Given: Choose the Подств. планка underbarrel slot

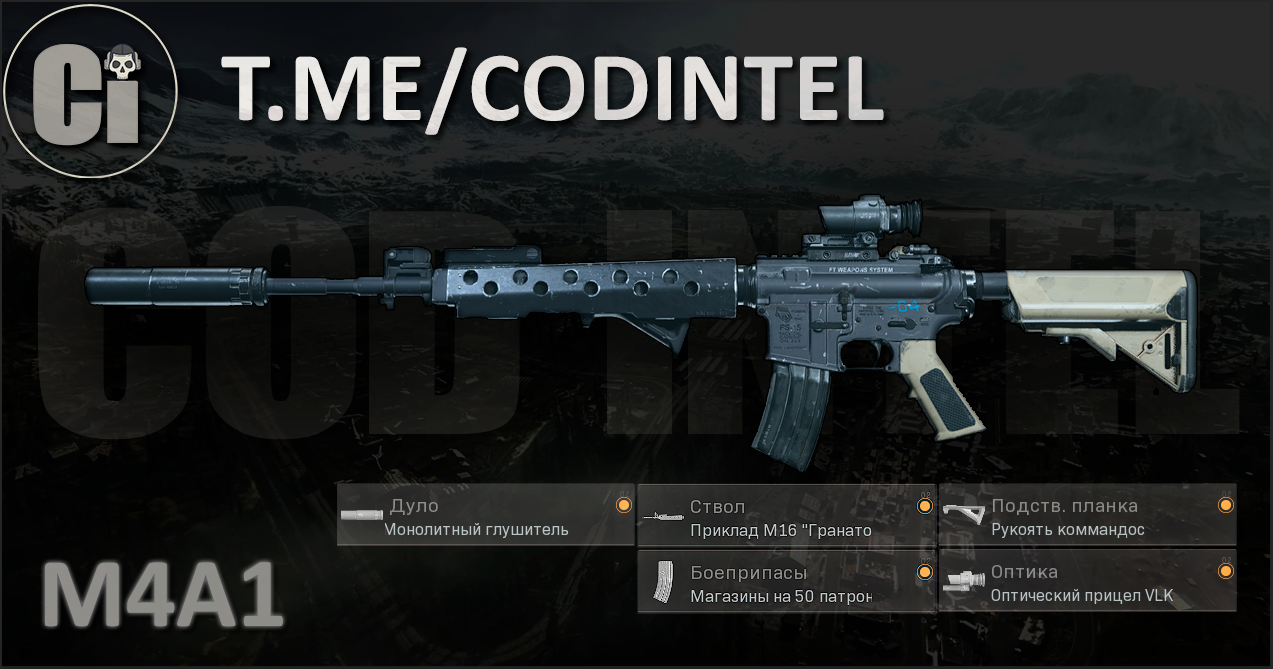Looking at the screenshot, I should 1087,516.
